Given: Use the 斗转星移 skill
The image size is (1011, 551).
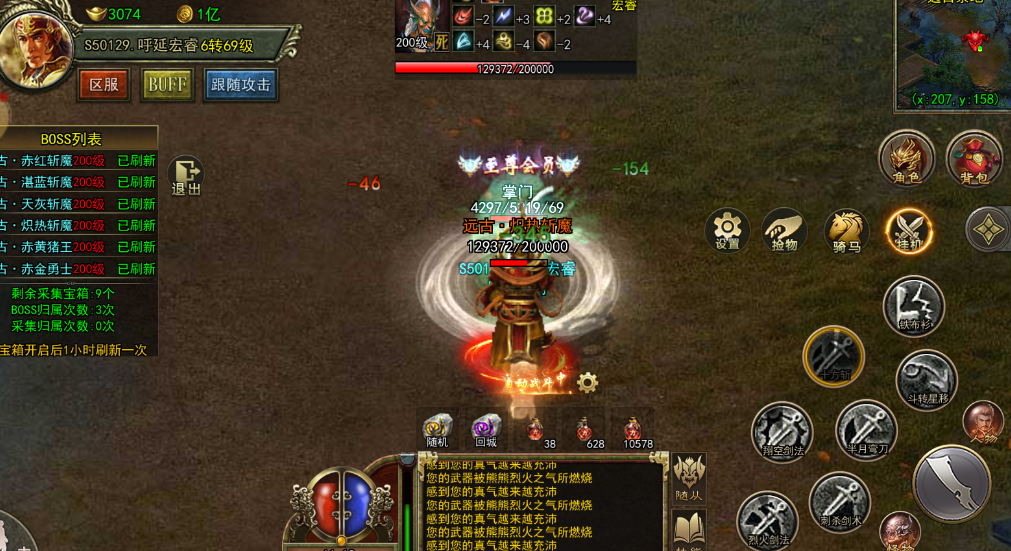Looking at the screenshot, I should (x=926, y=379).
